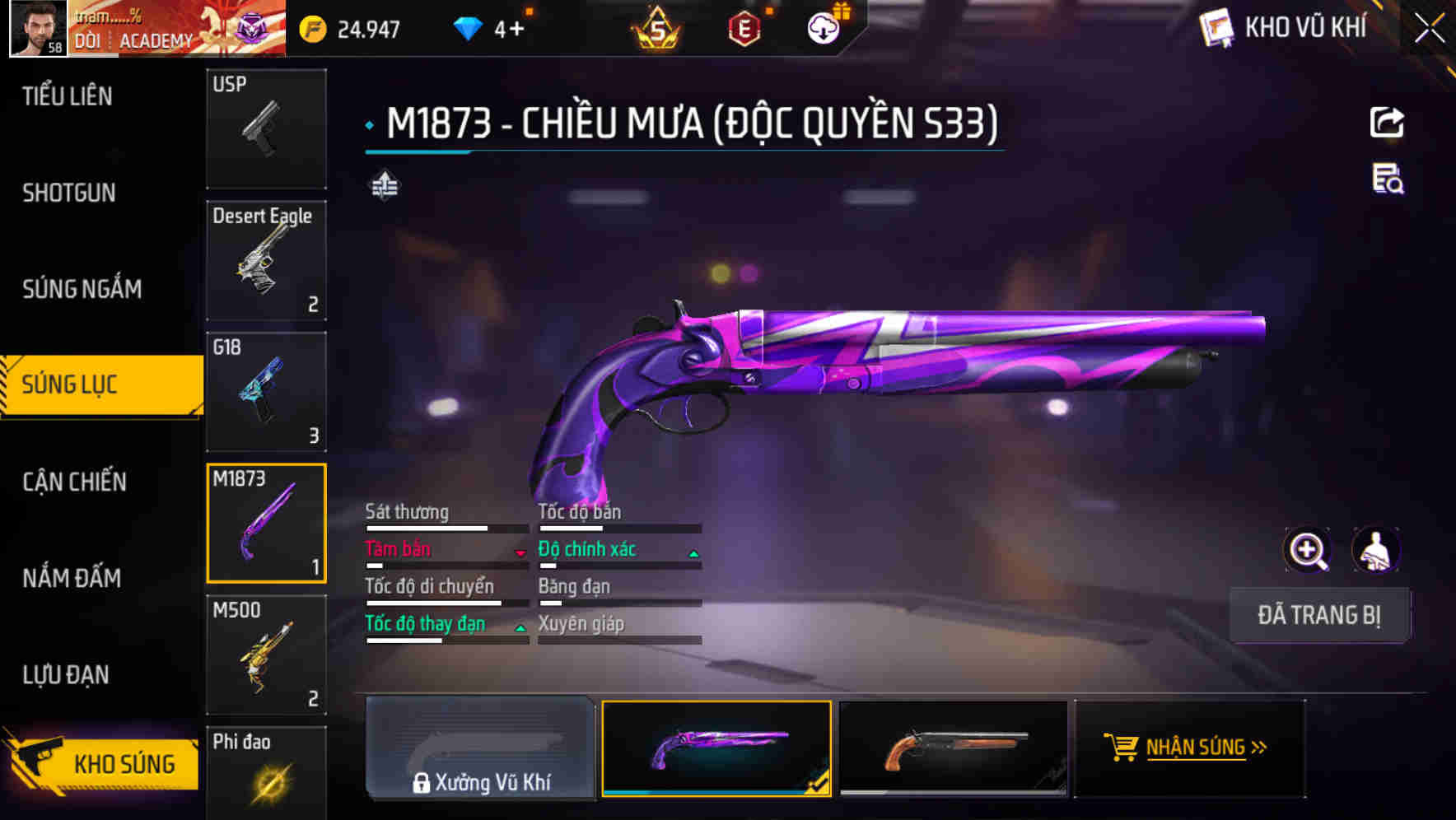Click the weapon upgrade icon below the title
1456x820 pixels.
coord(384,186)
